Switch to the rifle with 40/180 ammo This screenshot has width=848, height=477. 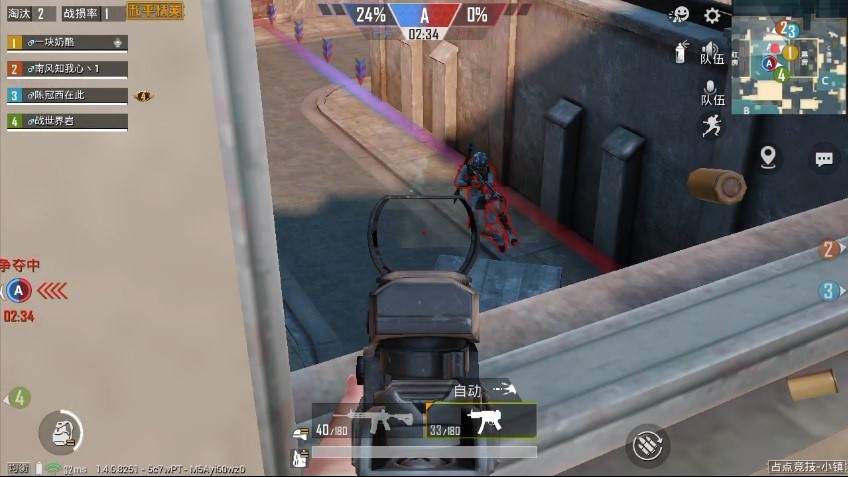tap(367, 422)
